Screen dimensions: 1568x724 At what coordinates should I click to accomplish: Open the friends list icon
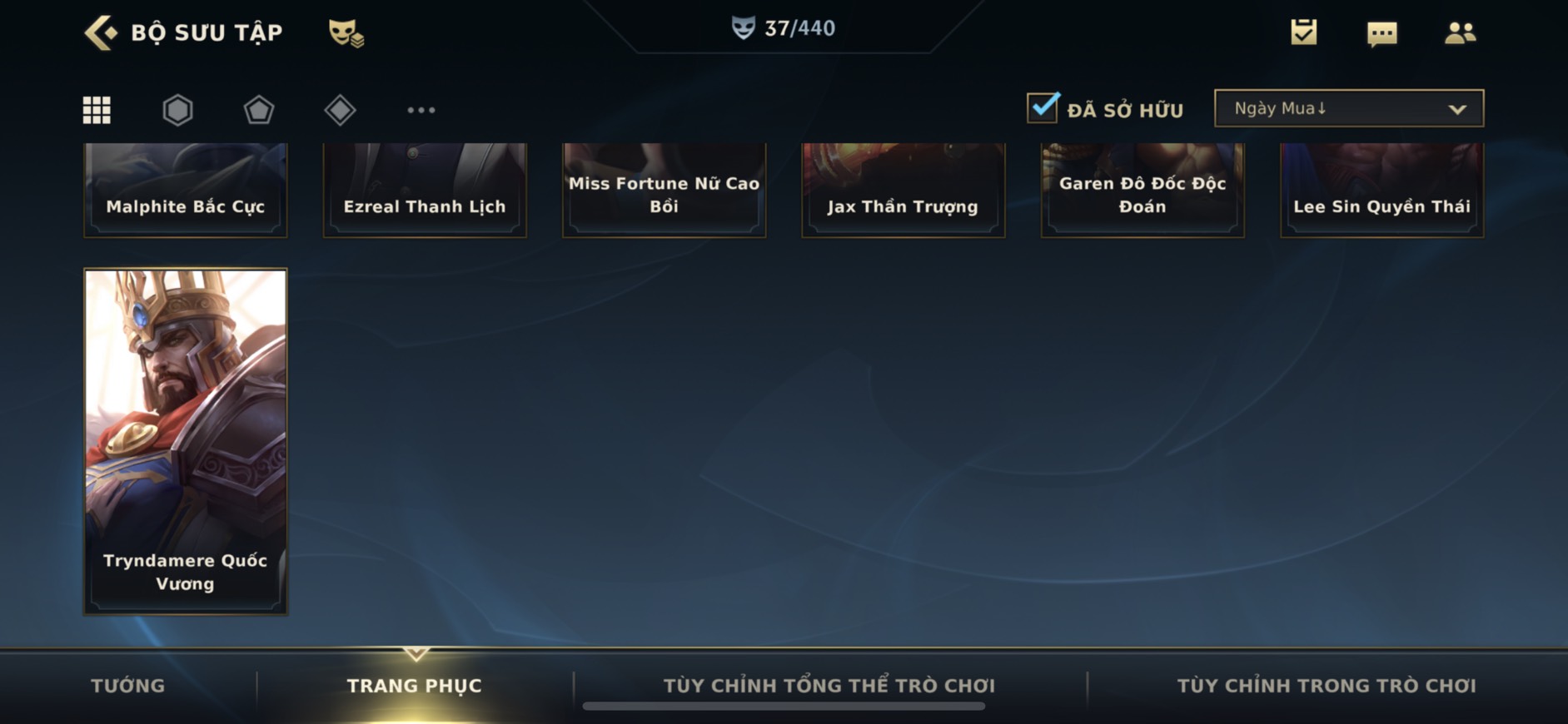point(1460,32)
